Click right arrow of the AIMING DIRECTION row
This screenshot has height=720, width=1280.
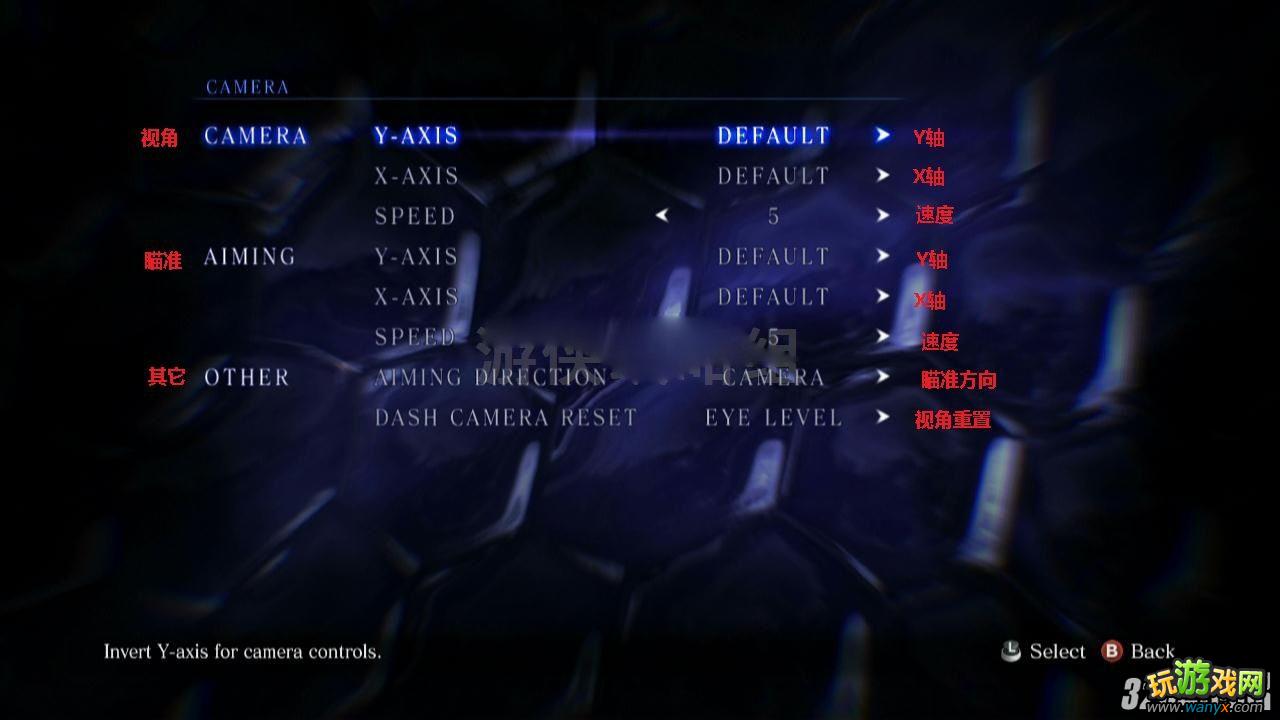882,377
